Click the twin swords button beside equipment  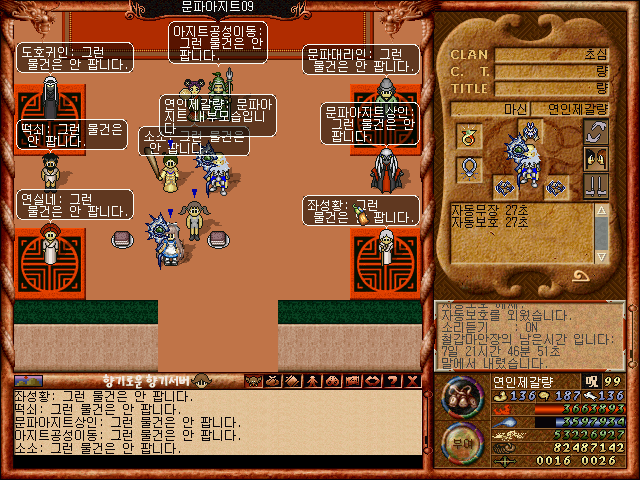click(596, 186)
